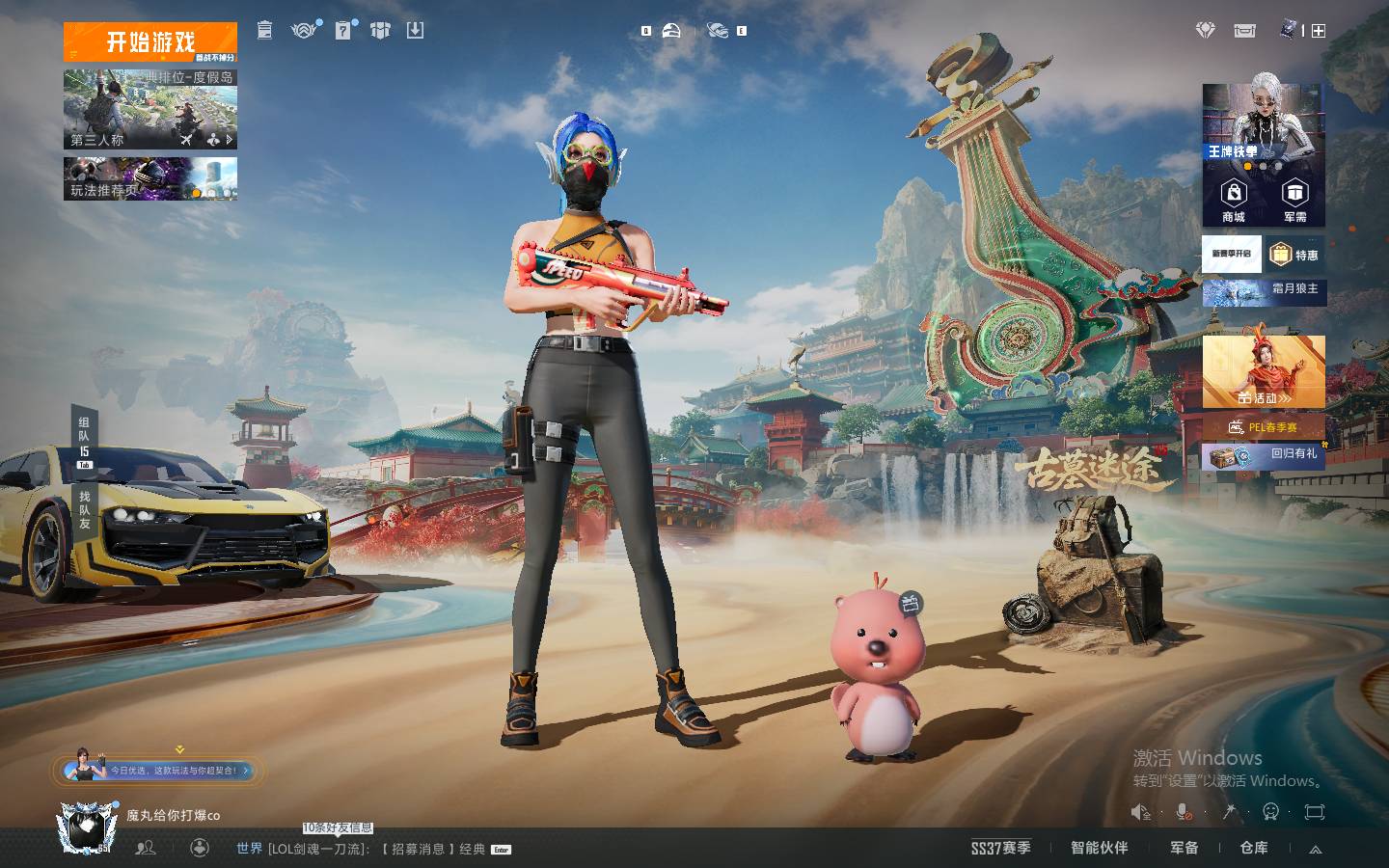Open the 智能伙伴 smart companion menu
The height and width of the screenshot is (868, 1389).
coord(1099,848)
